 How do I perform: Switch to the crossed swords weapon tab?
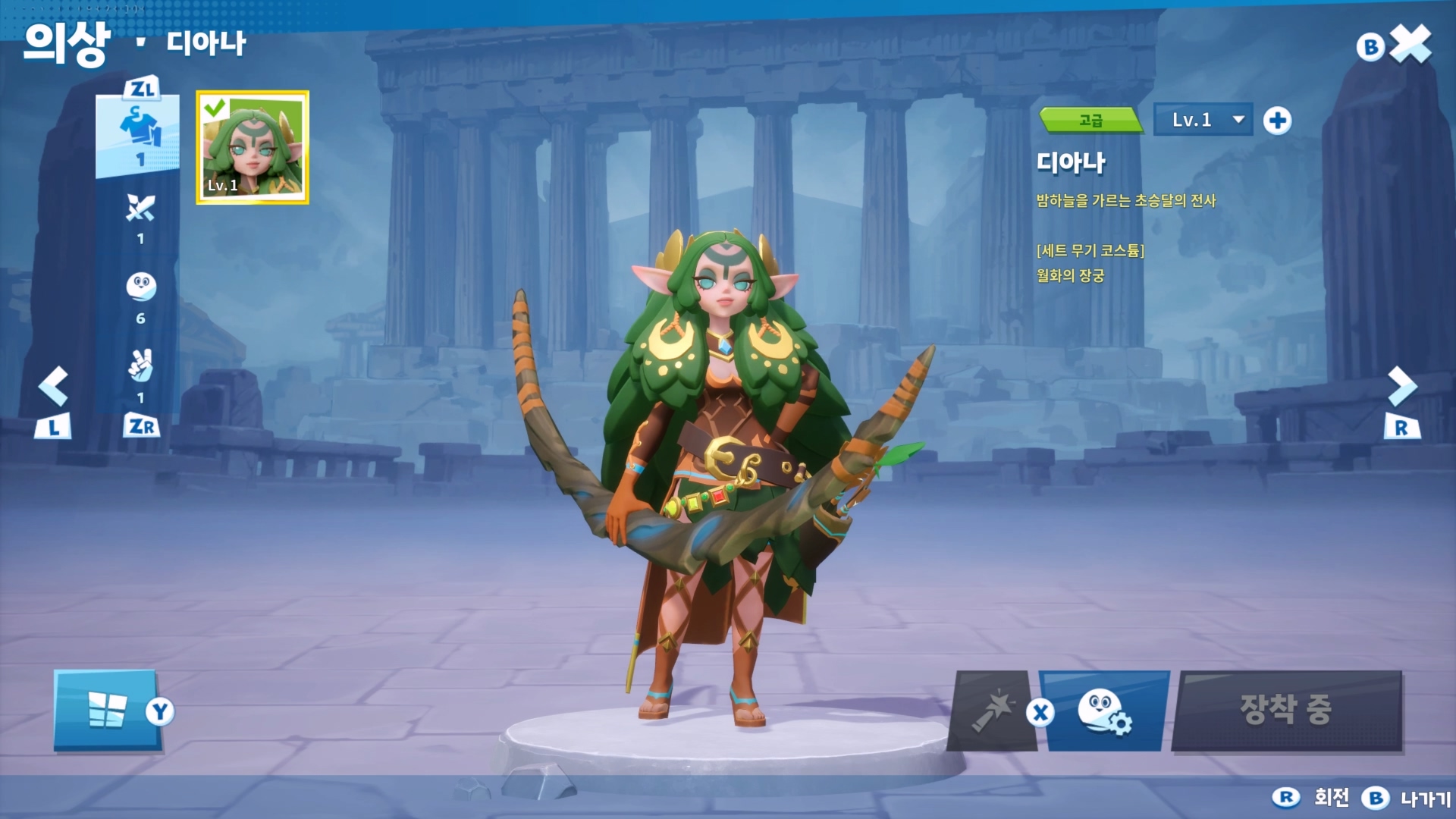tap(140, 209)
